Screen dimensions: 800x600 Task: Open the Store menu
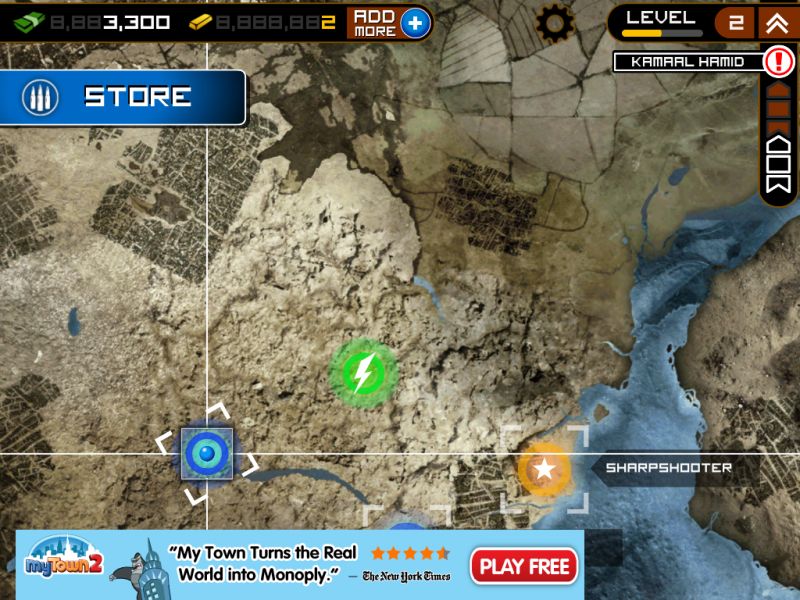(x=122, y=97)
